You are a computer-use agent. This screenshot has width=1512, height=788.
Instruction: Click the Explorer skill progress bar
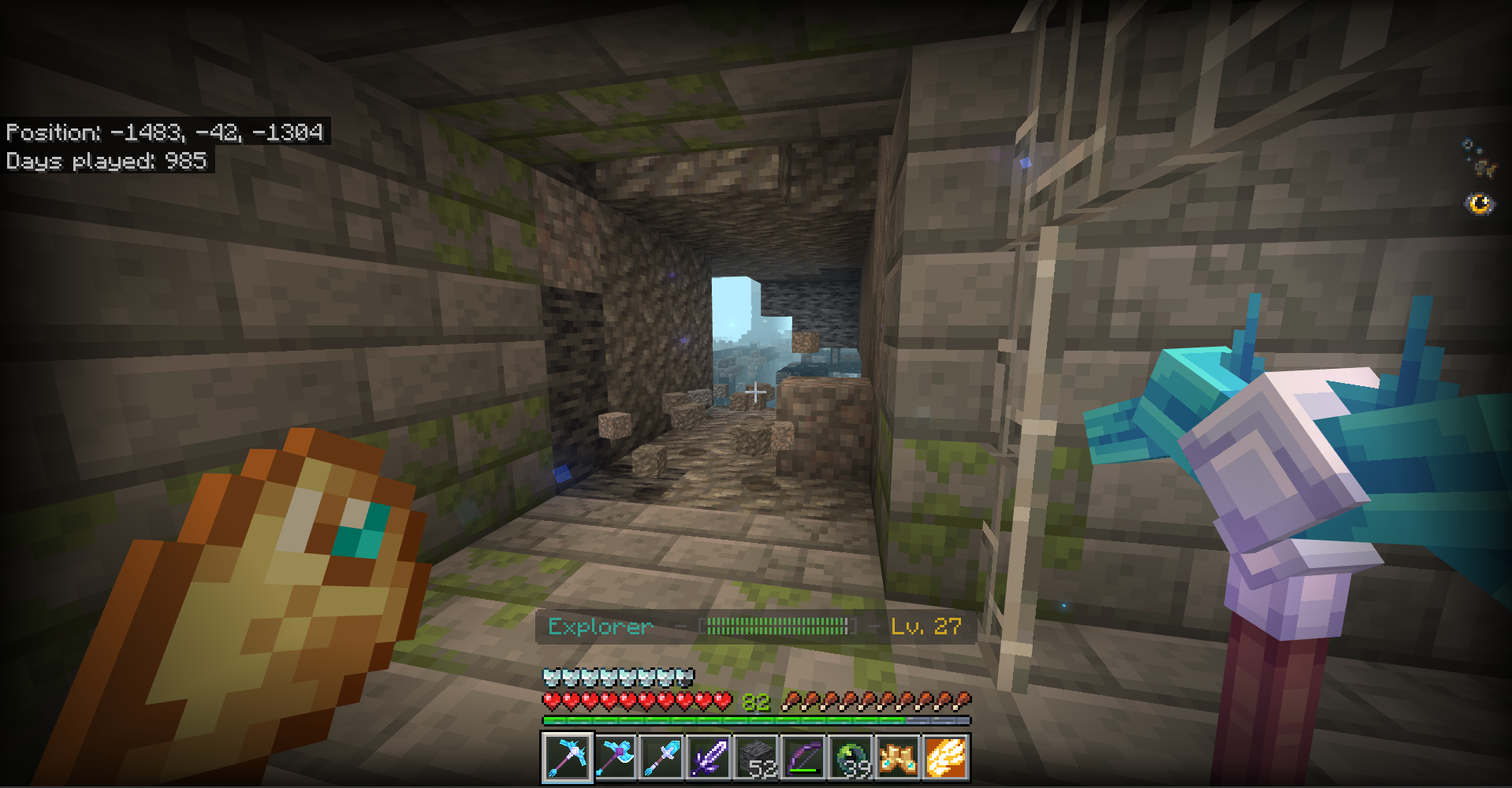coord(779,627)
